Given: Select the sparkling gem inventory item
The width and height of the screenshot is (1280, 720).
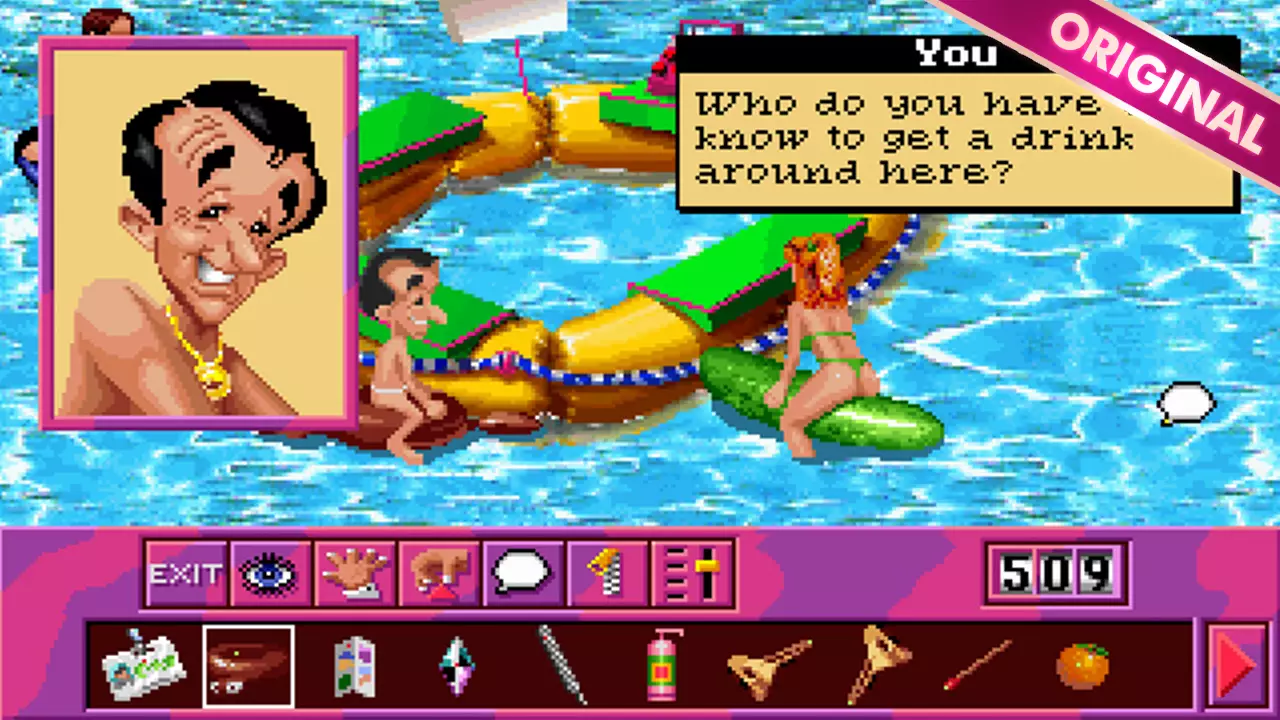Looking at the screenshot, I should [455, 665].
